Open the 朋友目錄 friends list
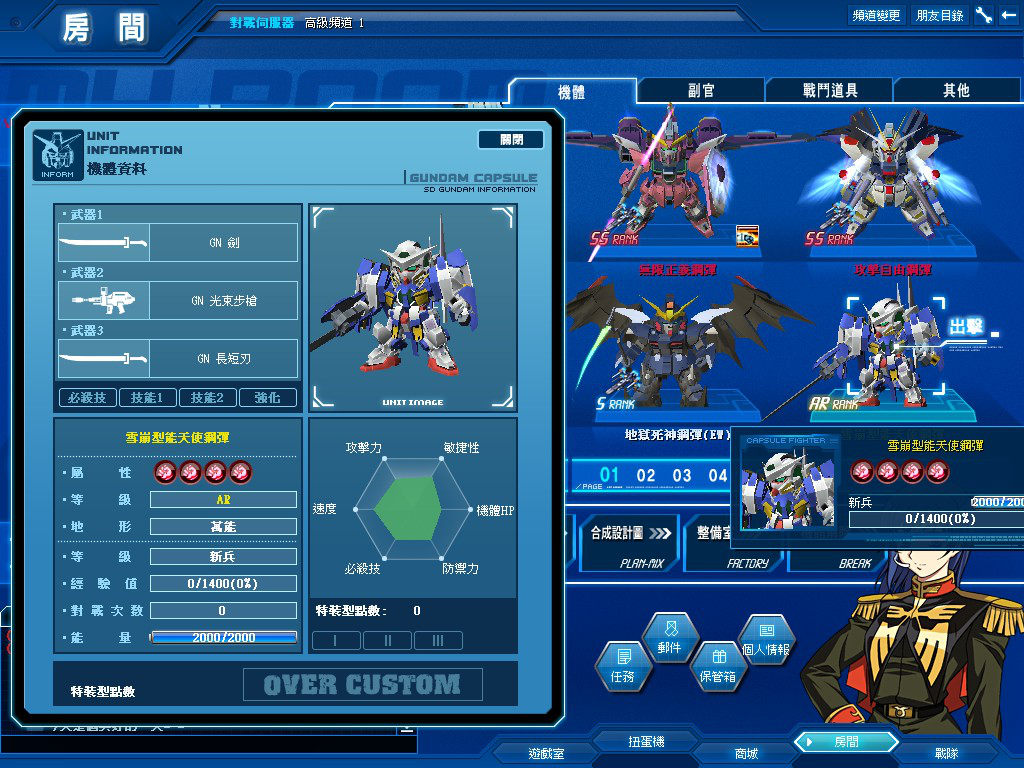 tap(940, 15)
